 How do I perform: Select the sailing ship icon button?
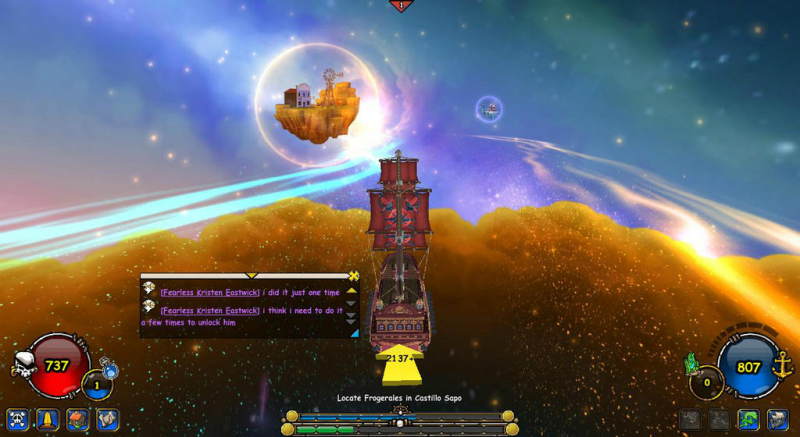[778, 419]
